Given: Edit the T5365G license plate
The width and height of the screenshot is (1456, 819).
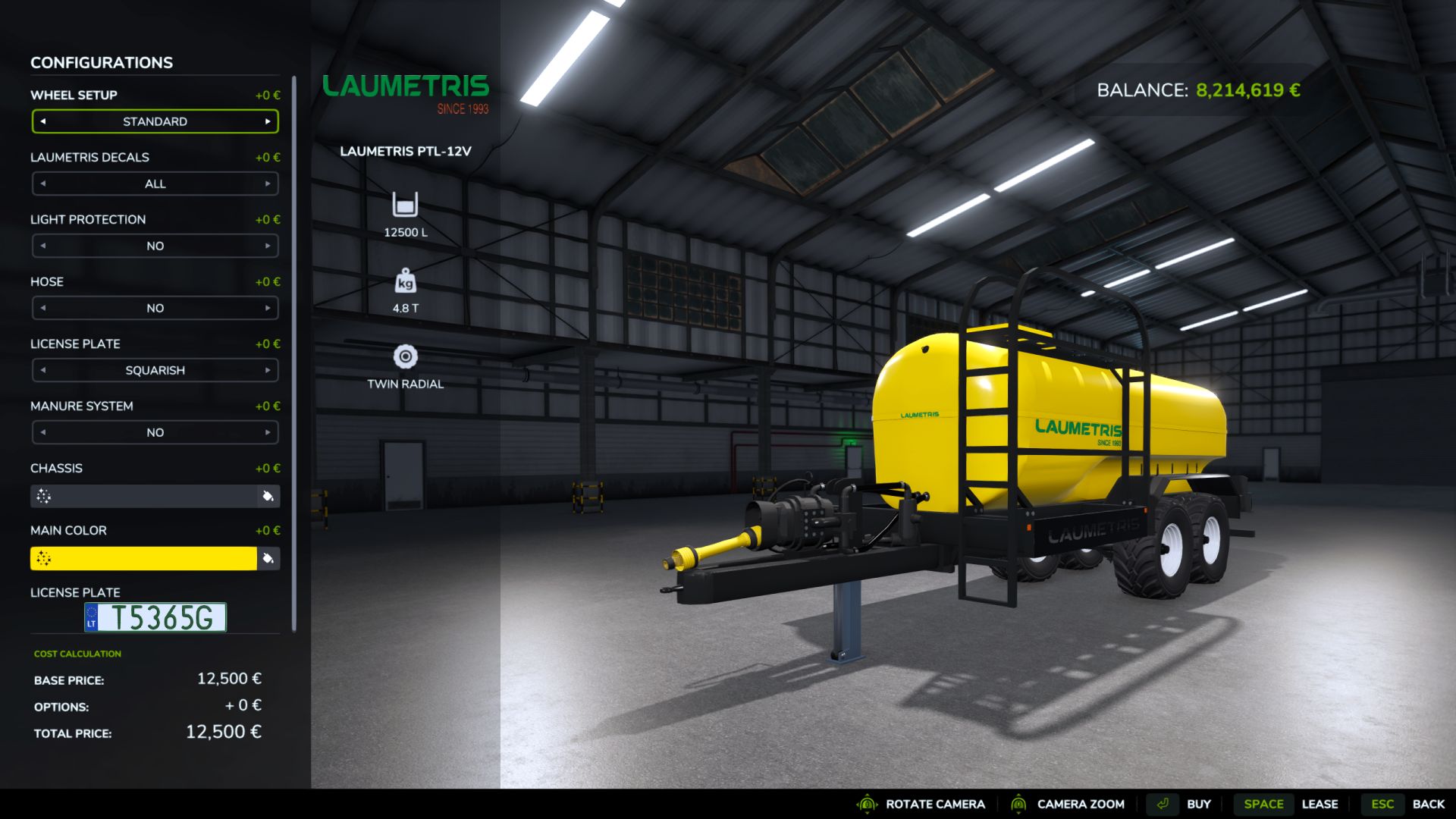Looking at the screenshot, I should click(x=155, y=617).
